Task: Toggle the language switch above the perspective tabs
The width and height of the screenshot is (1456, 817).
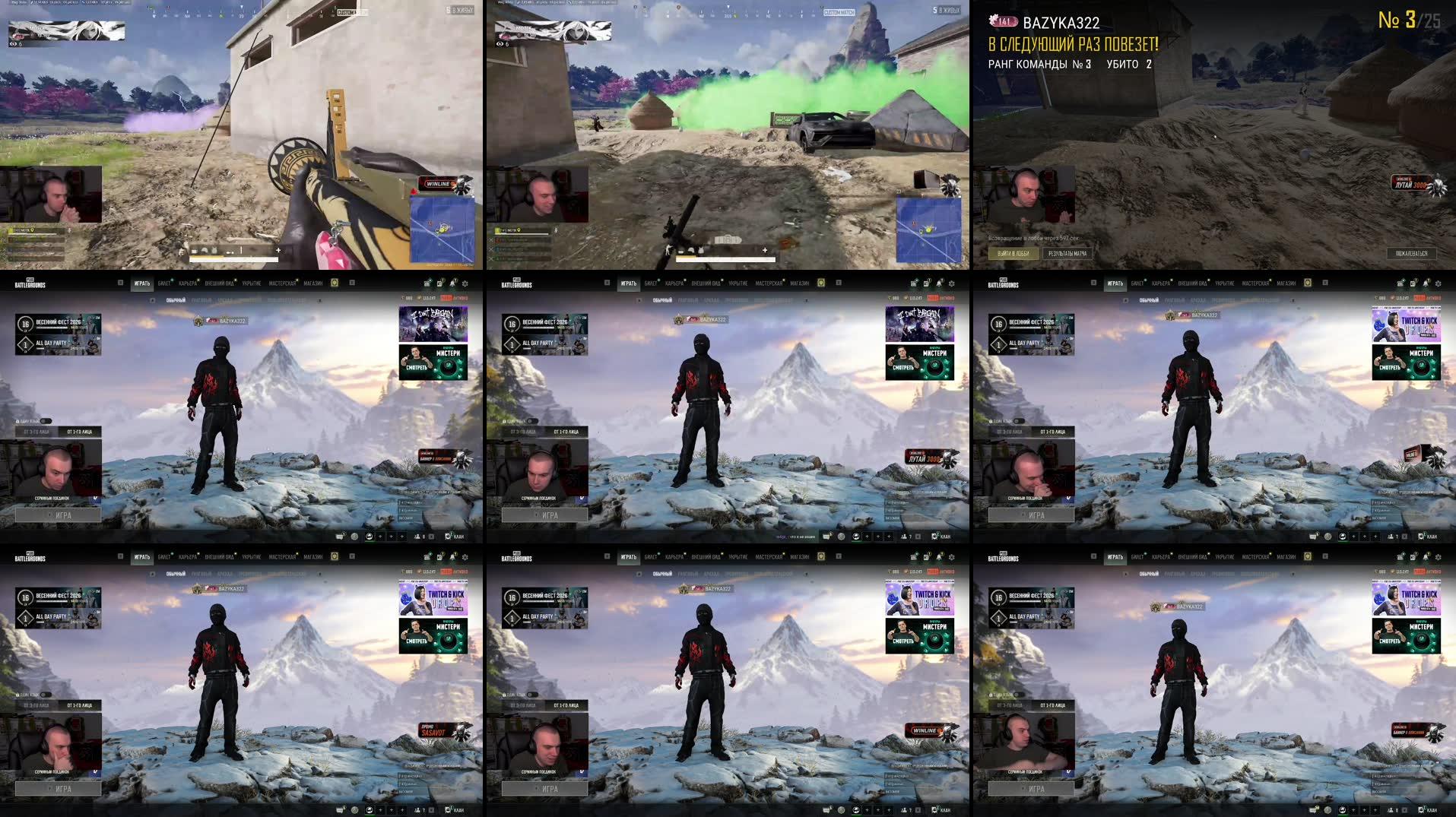Action: tap(45, 421)
